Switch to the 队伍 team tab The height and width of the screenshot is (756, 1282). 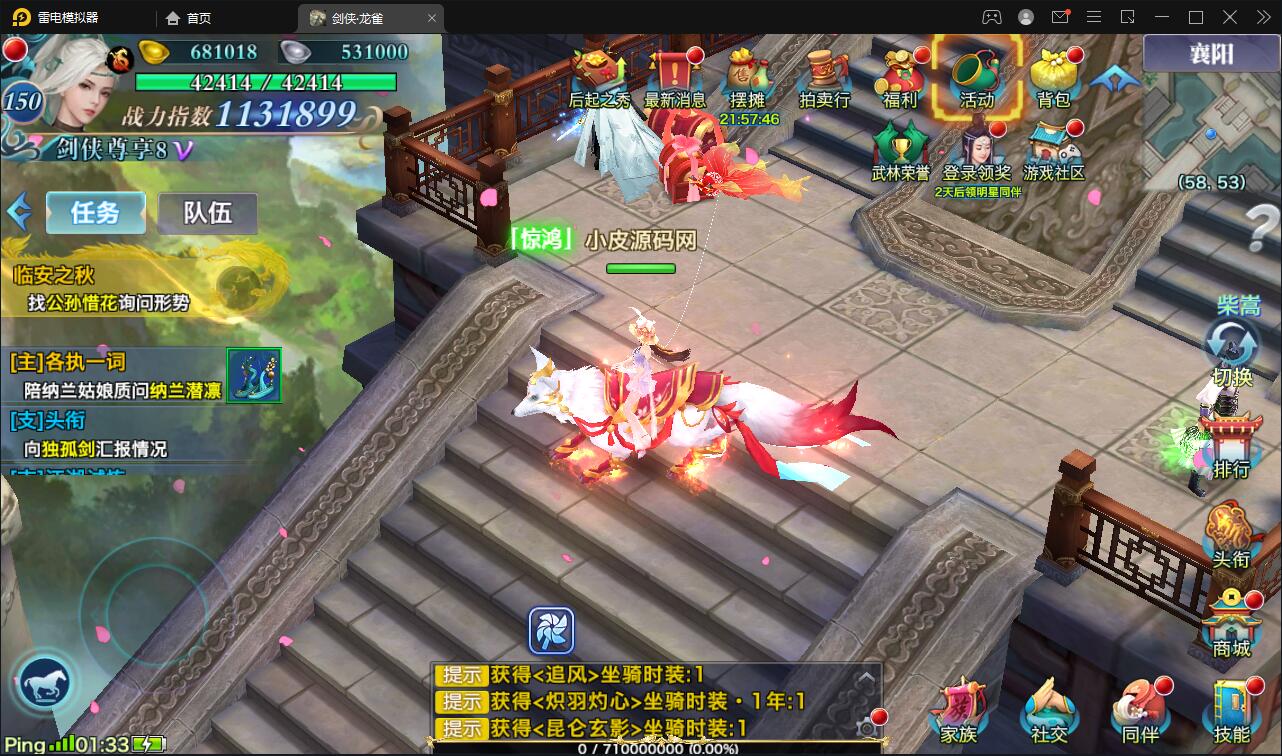pos(207,213)
